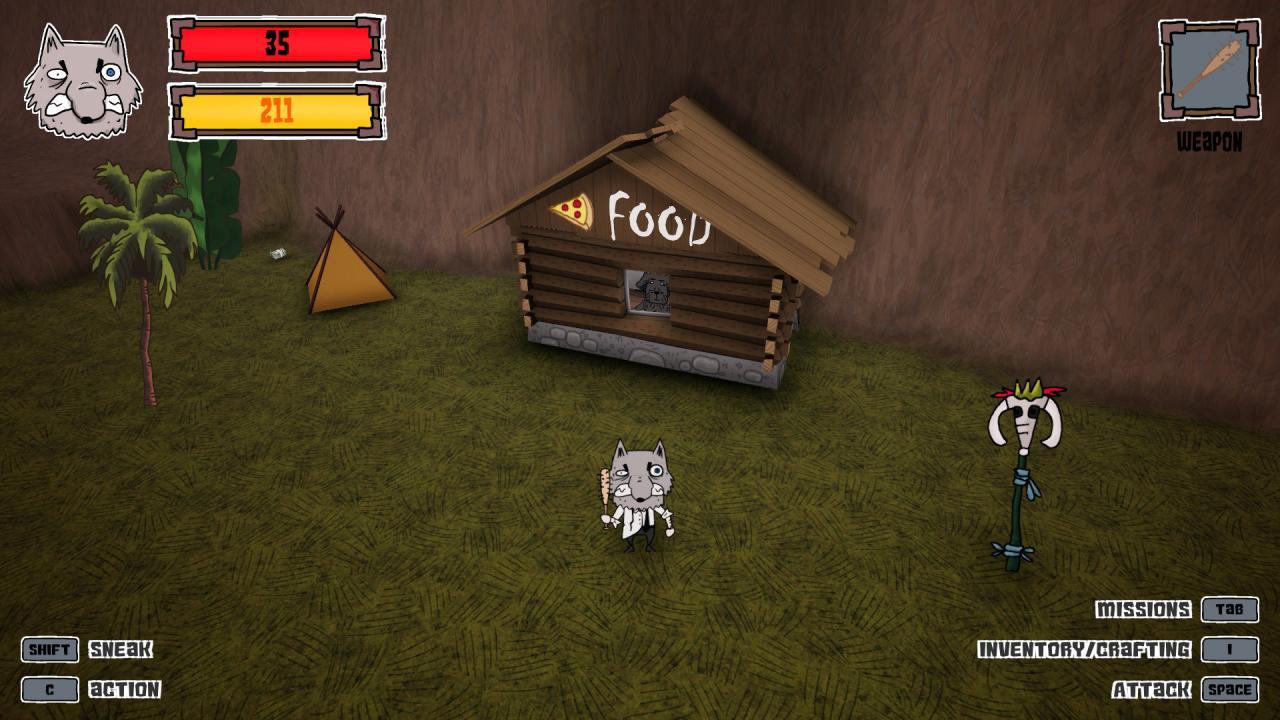This screenshot has width=1280, height=720.
Task: Toggle Sneak mode via its label
Action: [123, 649]
